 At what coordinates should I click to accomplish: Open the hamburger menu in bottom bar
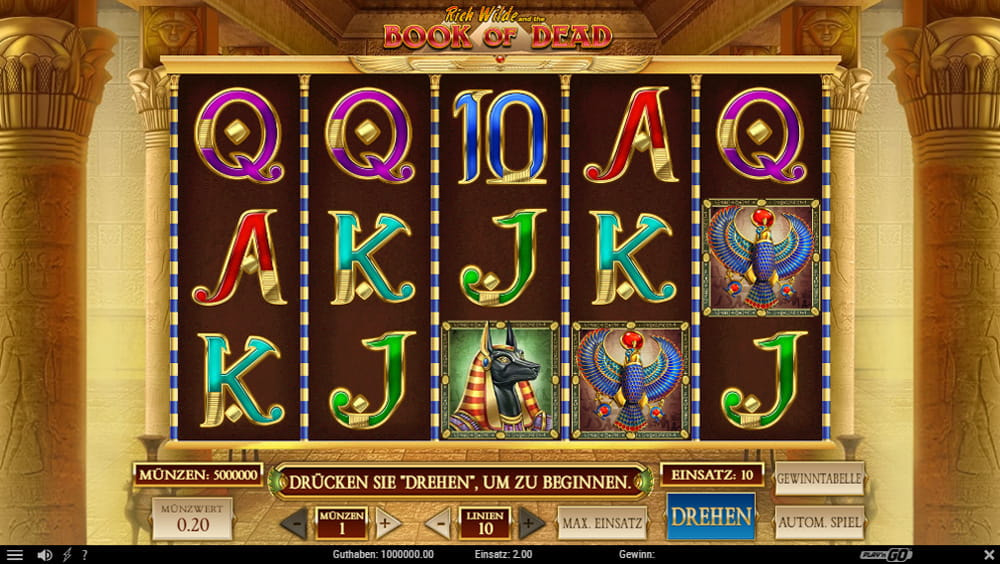pyautogui.click(x=14, y=555)
